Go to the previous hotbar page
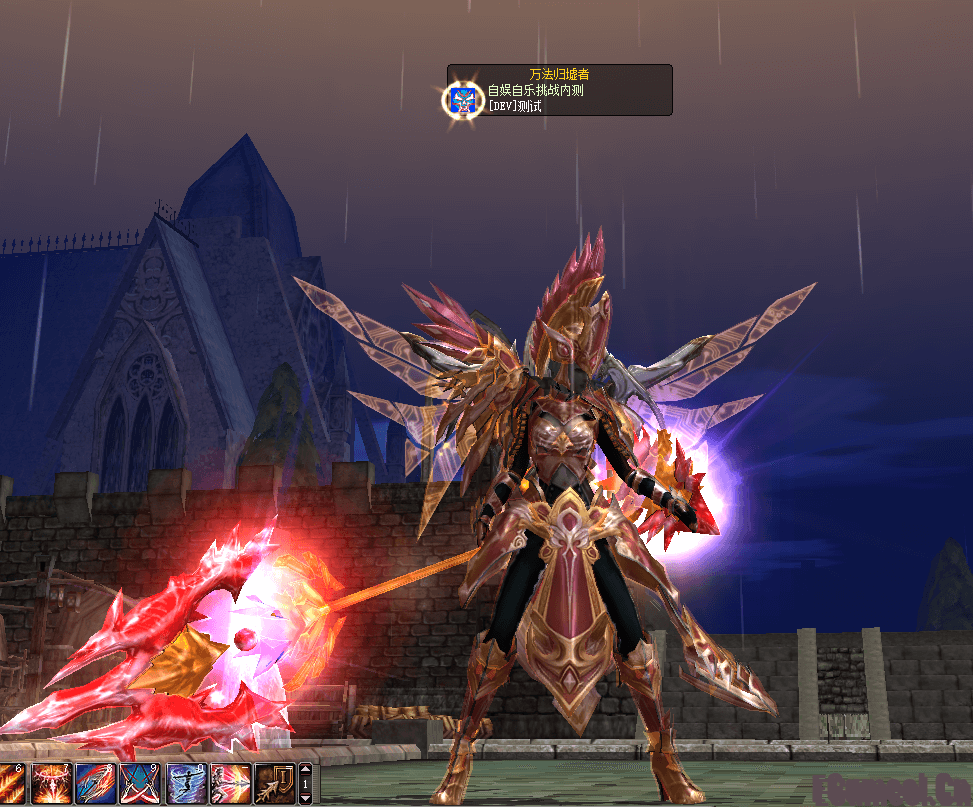The height and width of the screenshot is (807, 973). pyautogui.click(x=306, y=769)
